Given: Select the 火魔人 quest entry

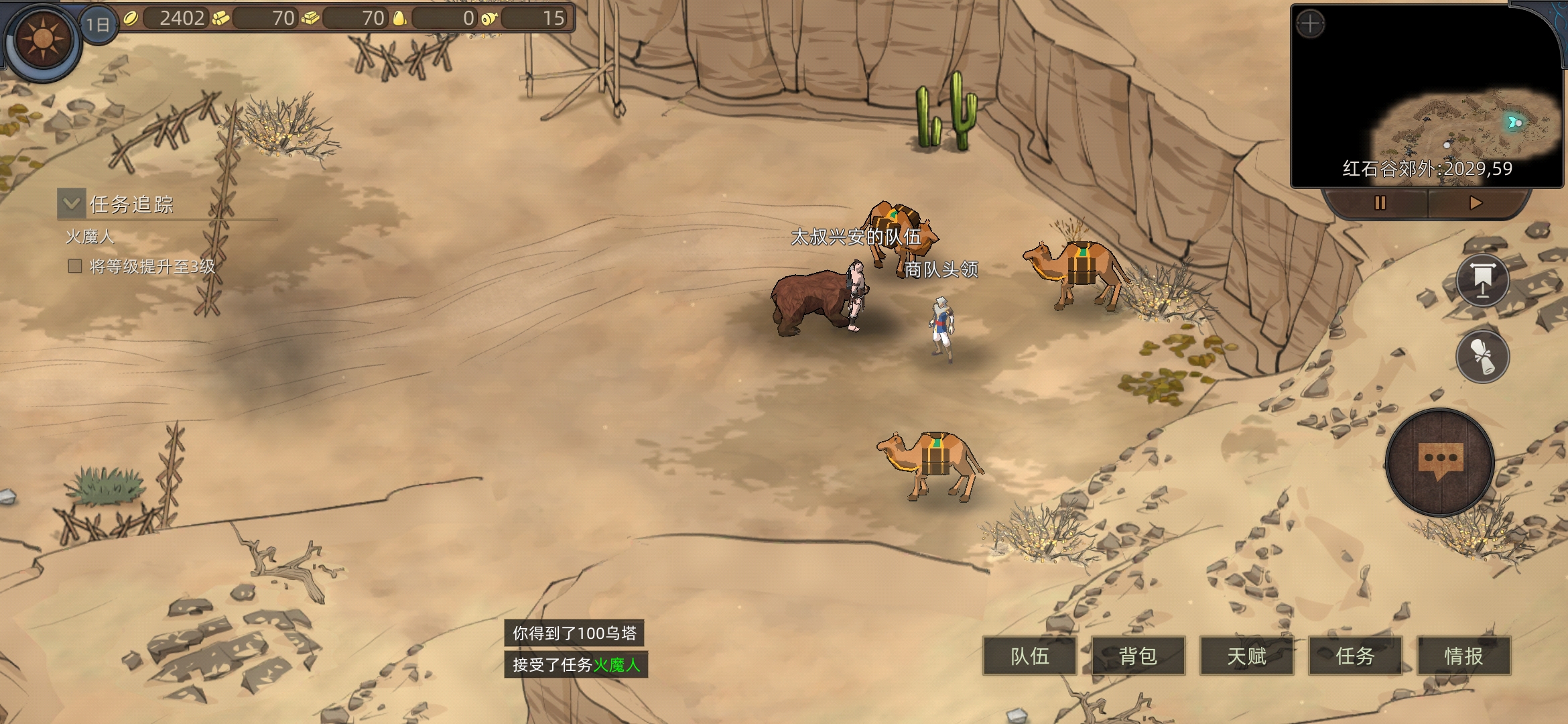Looking at the screenshot, I should pyautogui.click(x=90, y=237).
